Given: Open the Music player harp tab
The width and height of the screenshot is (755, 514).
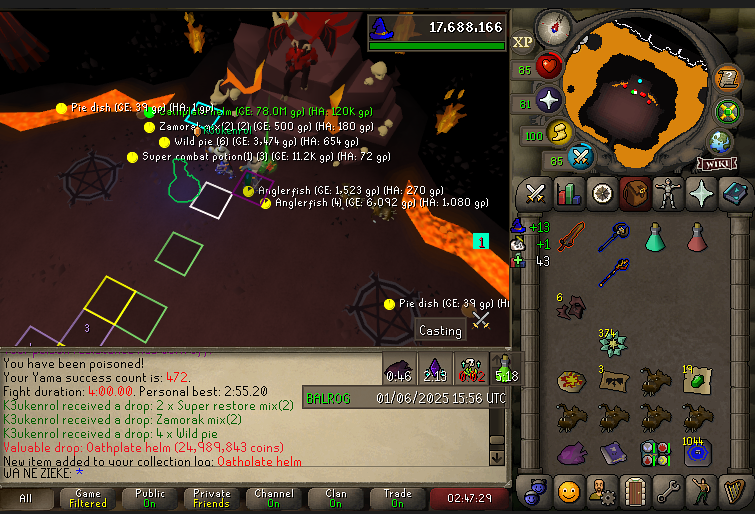Looking at the screenshot, I should pos(734,491).
